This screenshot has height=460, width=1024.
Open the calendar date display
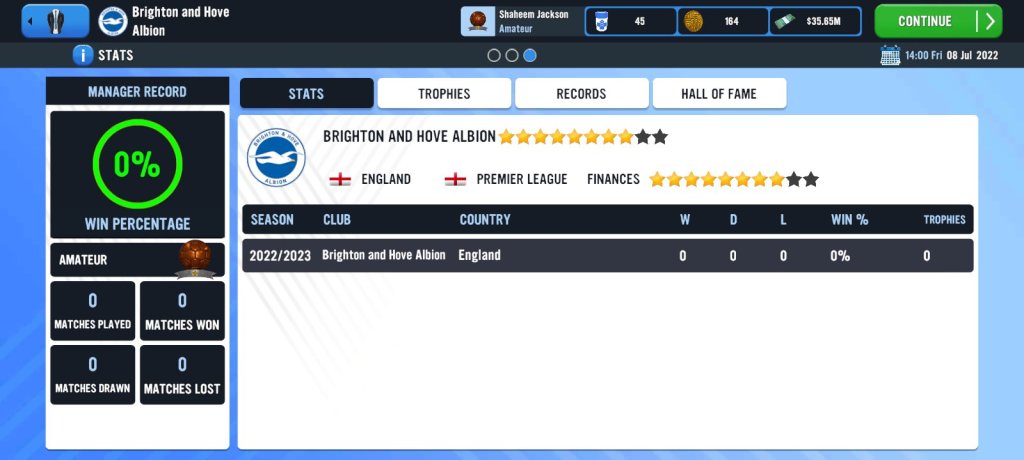point(940,55)
